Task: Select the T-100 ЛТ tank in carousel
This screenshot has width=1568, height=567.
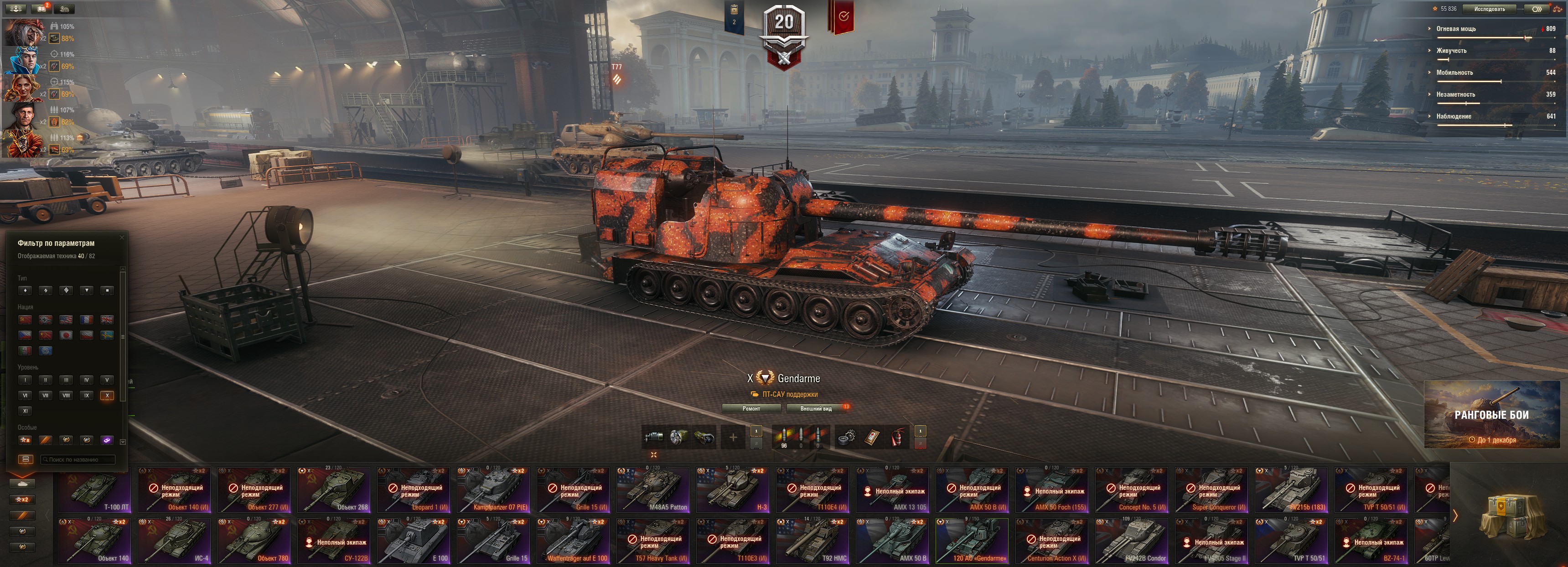Action: 95,489
